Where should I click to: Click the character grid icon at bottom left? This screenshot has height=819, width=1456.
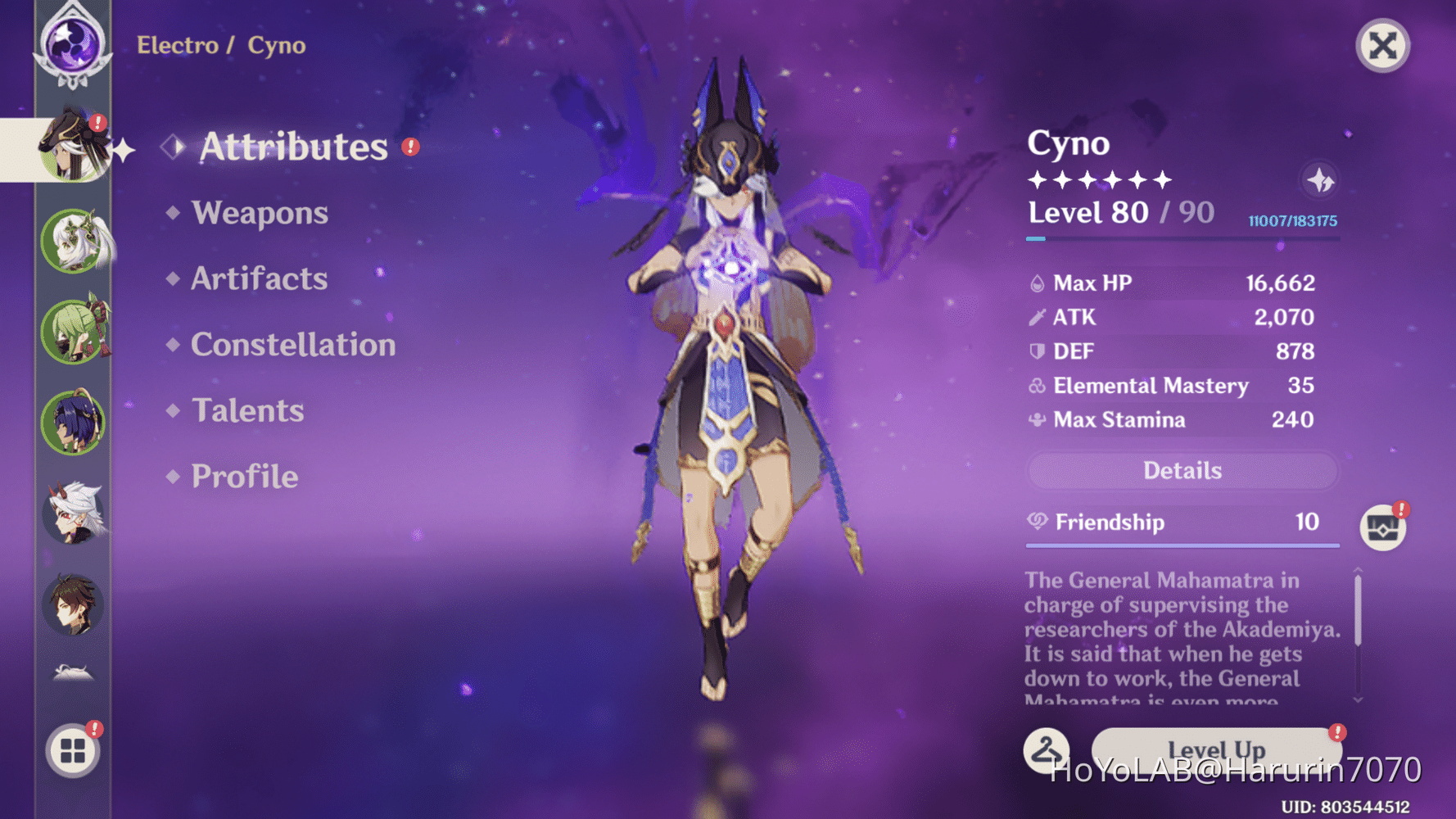(74, 749)
